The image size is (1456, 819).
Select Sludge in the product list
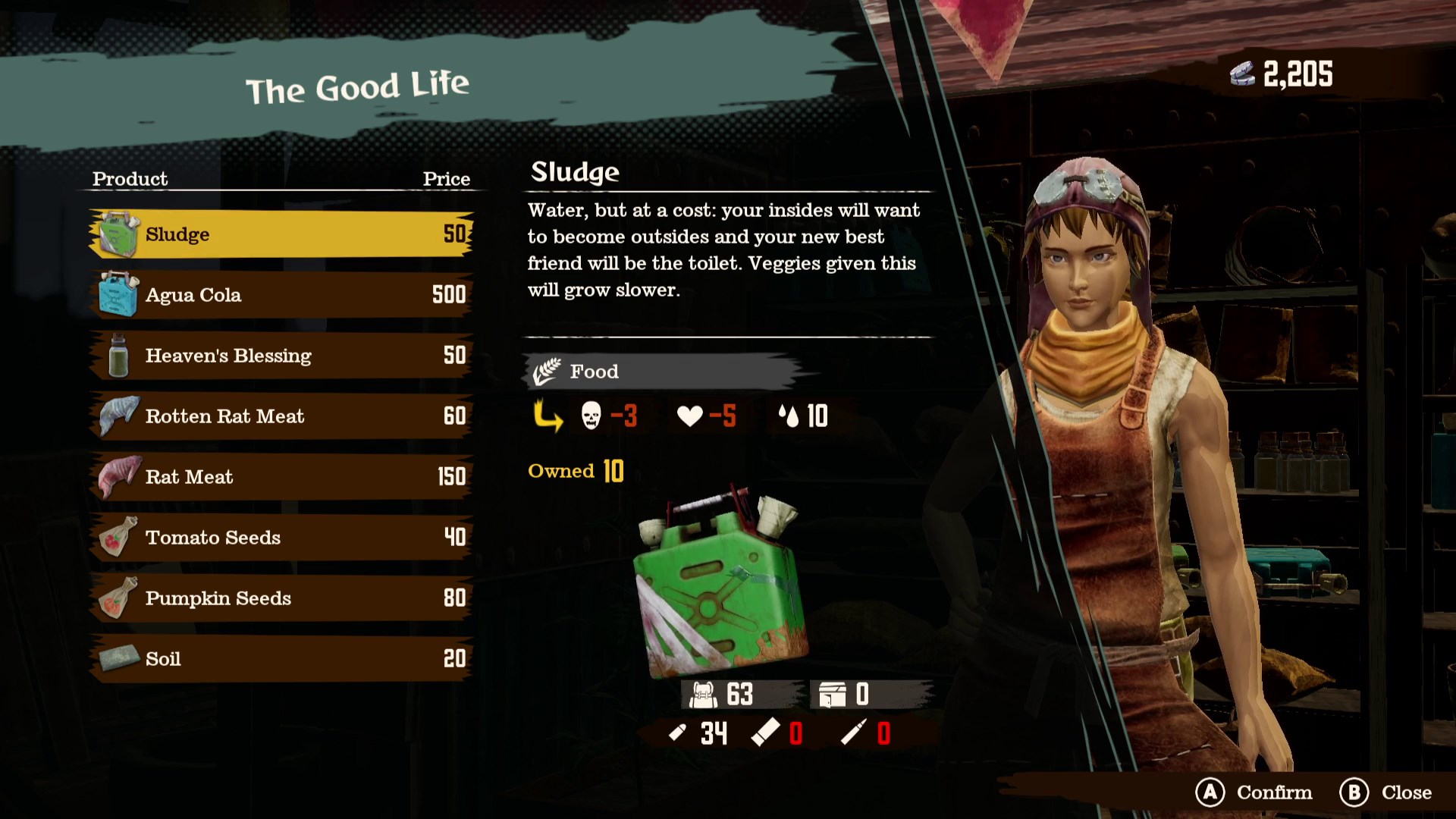coord(281,234)
